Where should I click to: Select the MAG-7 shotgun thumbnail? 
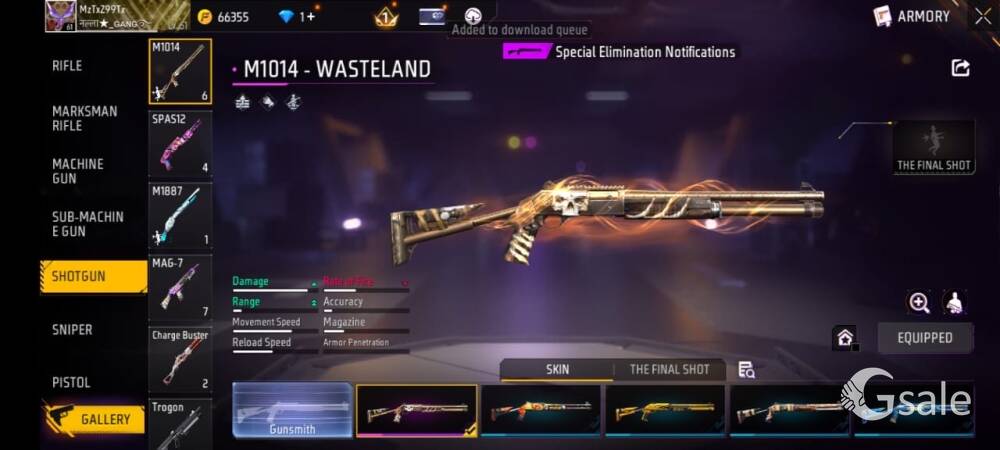180,288
